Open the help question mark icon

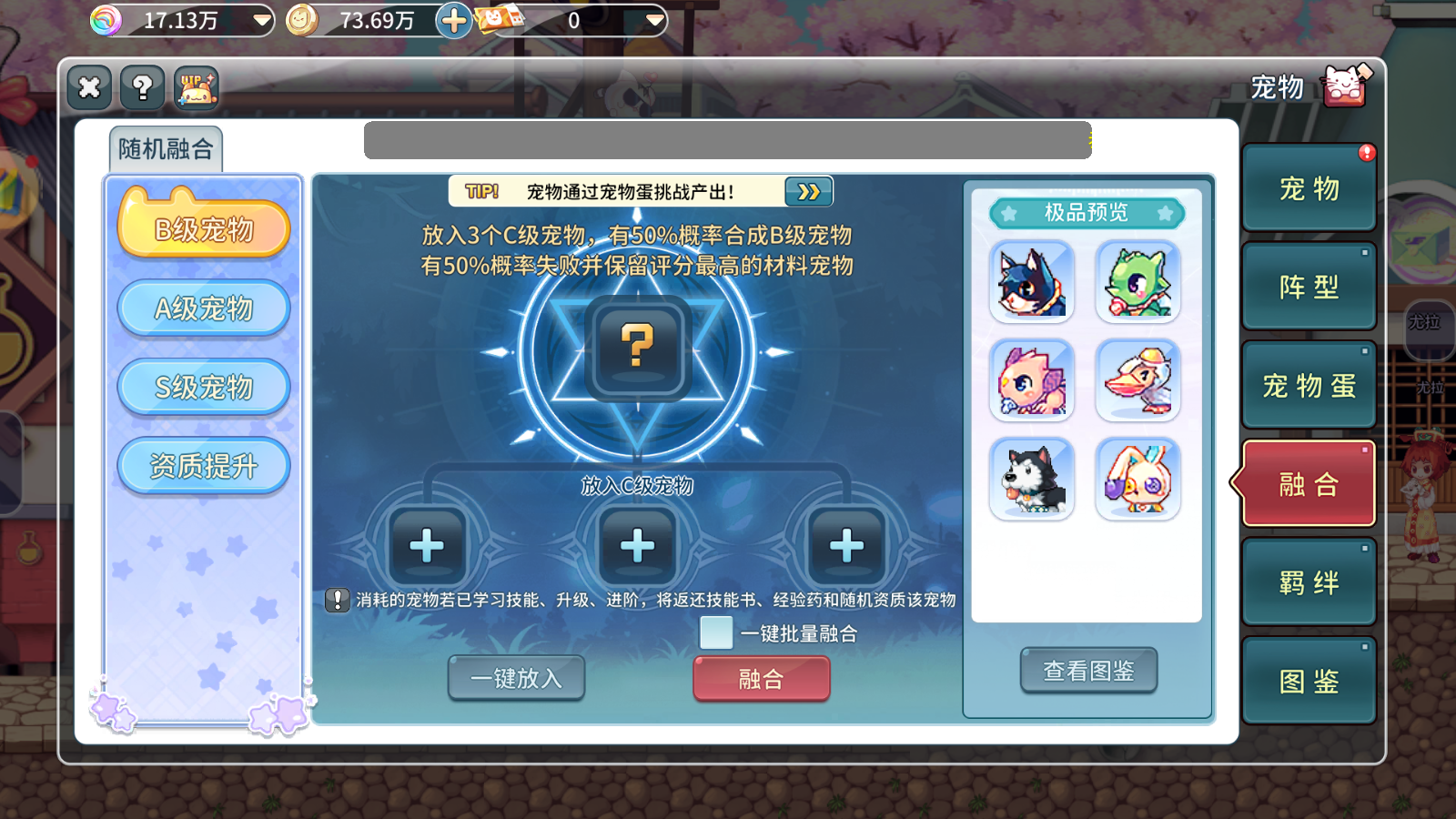tap(139, 88)
